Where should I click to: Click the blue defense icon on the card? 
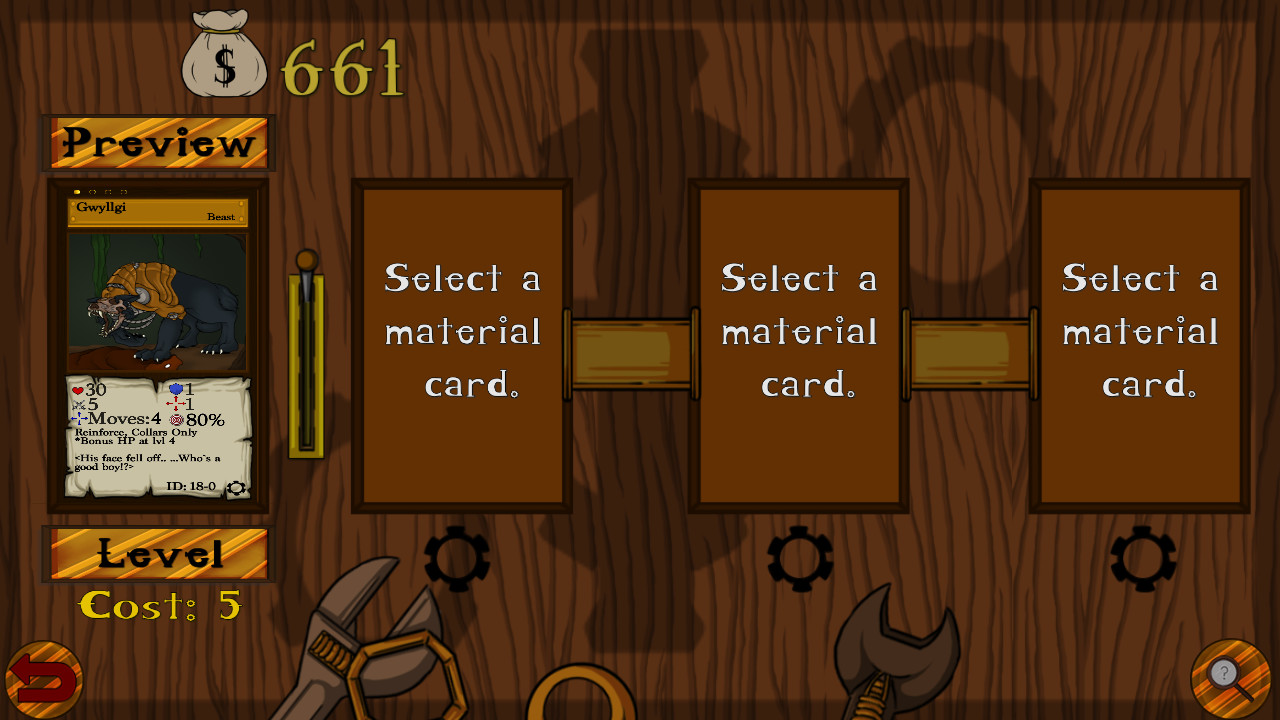click(x=176, y=388)
